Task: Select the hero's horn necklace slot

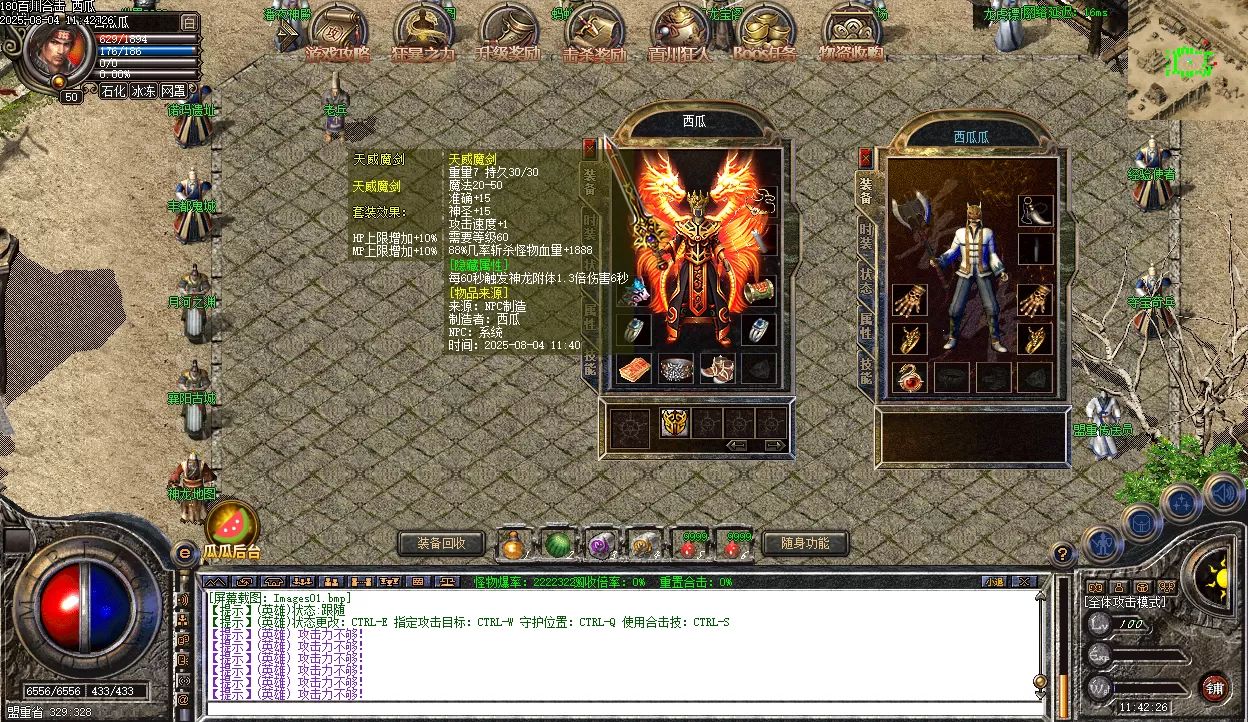Action: point(1036,210)
